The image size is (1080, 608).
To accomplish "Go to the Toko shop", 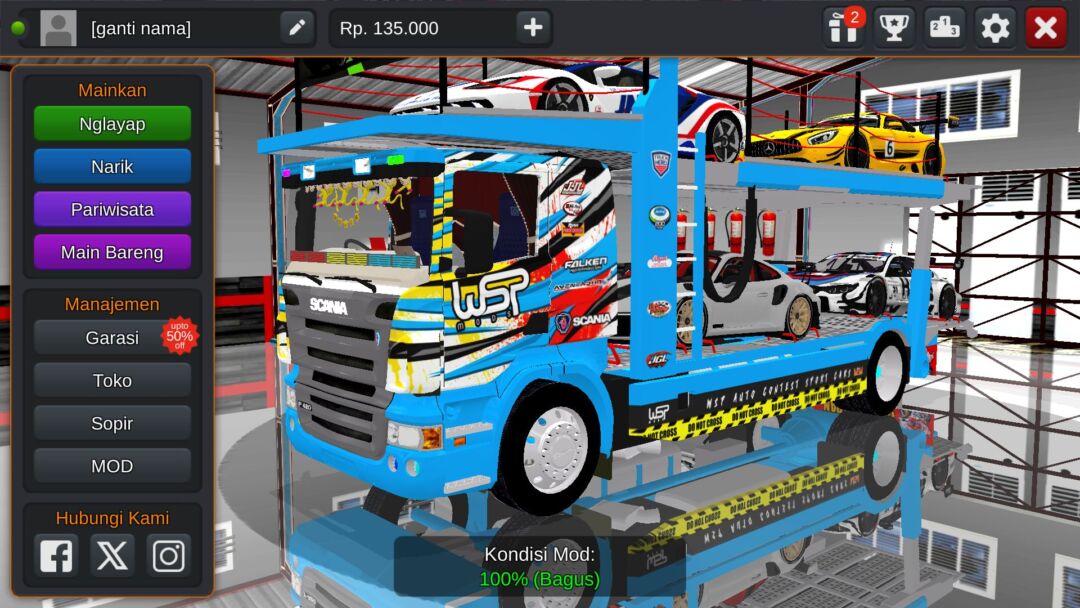I will tap(112, 381).
